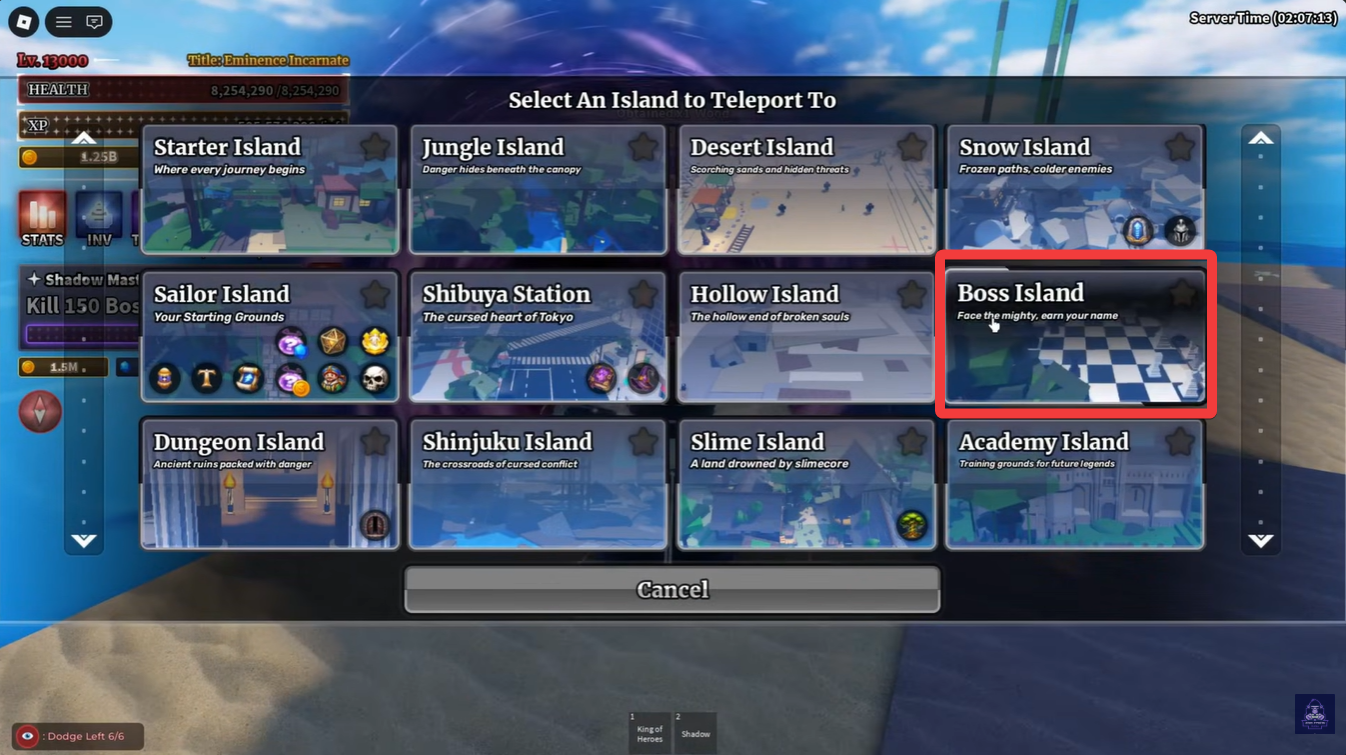Select the Shadow hotbar slot
1346x755 pixels.
695,731
